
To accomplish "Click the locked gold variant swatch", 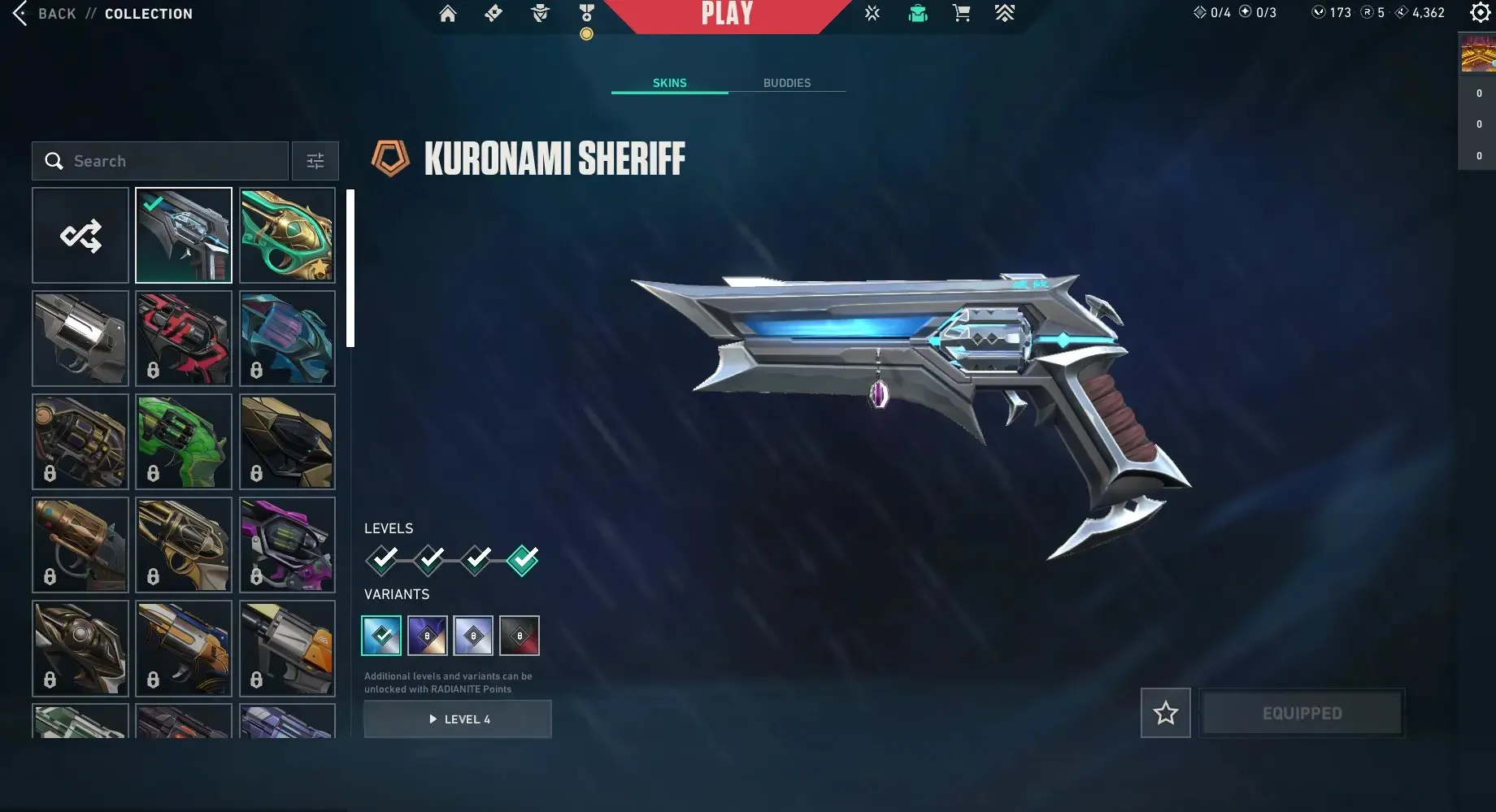I will point(428,635).
